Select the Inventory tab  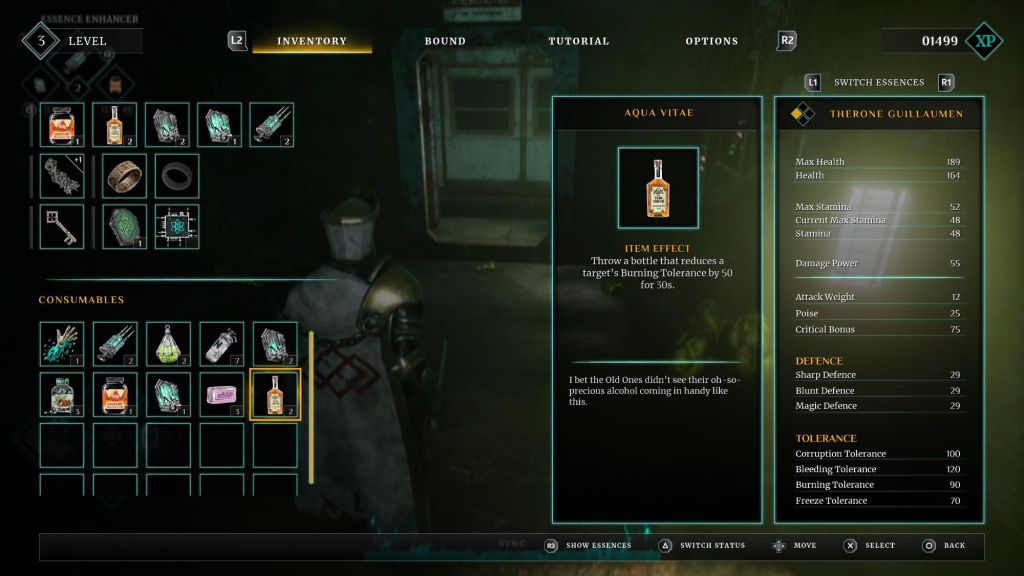click(312, 41)
